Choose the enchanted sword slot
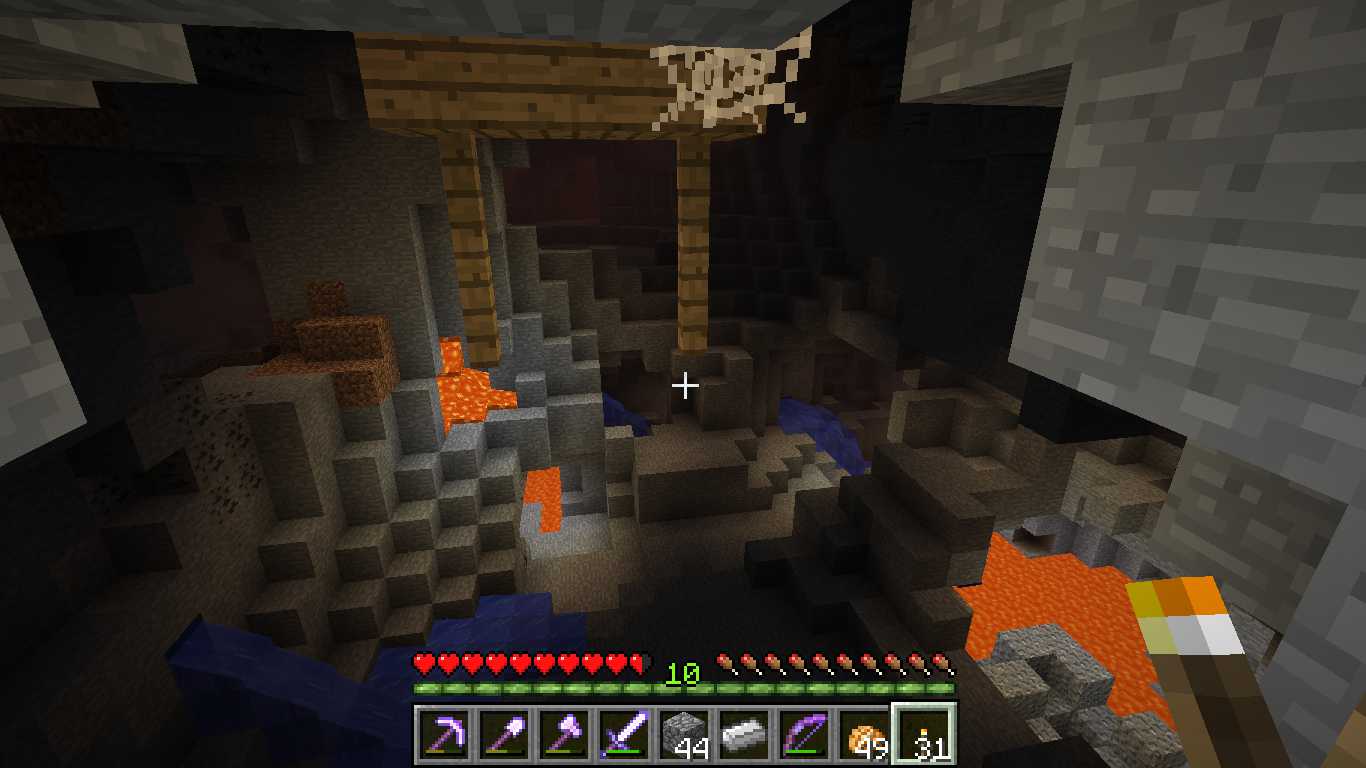 (x=623, y=735)
